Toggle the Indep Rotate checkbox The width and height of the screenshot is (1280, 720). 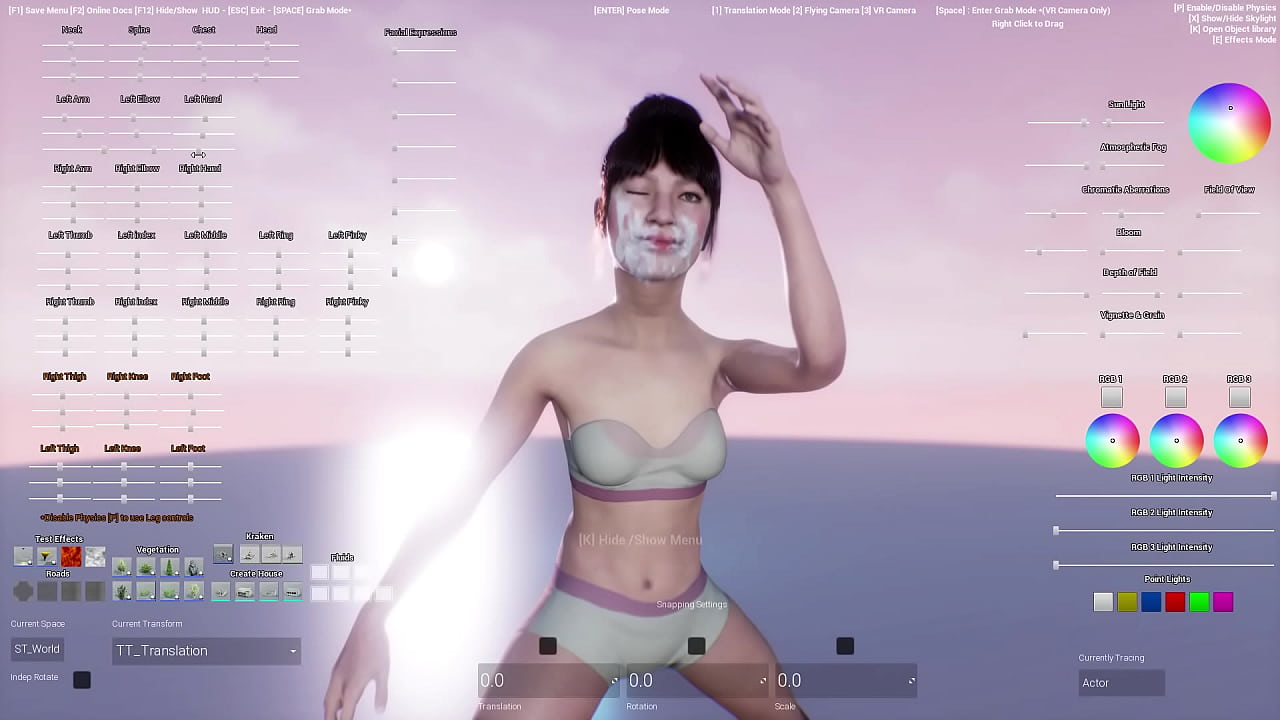[x=81, y=680]
